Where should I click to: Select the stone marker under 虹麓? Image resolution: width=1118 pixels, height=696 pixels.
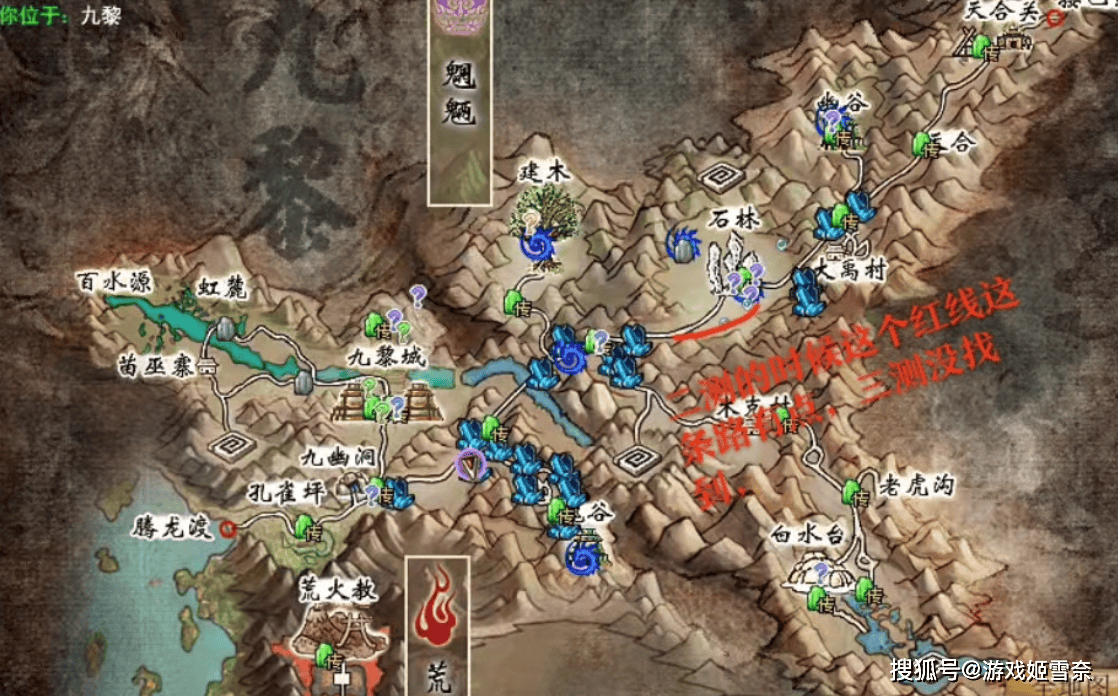coord(228,328)
